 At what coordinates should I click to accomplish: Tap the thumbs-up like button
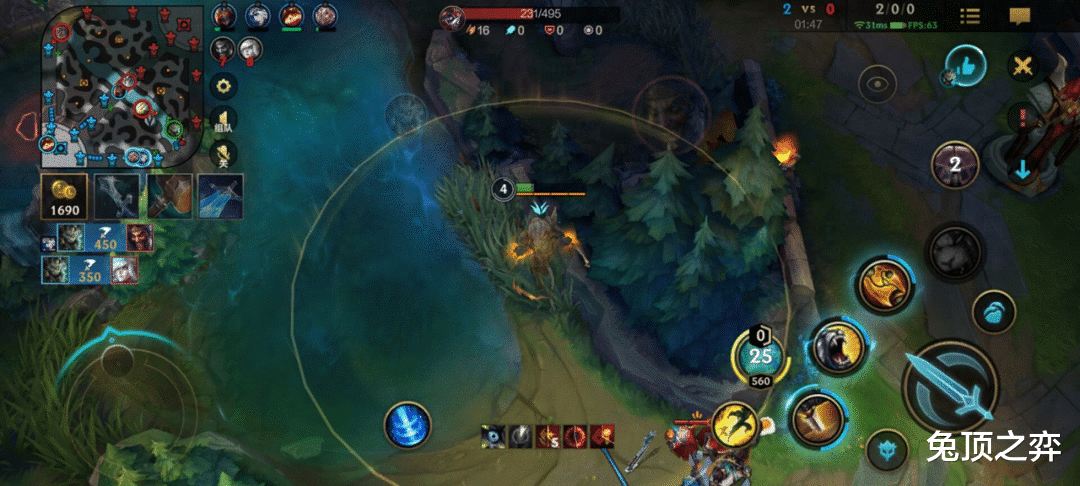[x=966, y=65]
